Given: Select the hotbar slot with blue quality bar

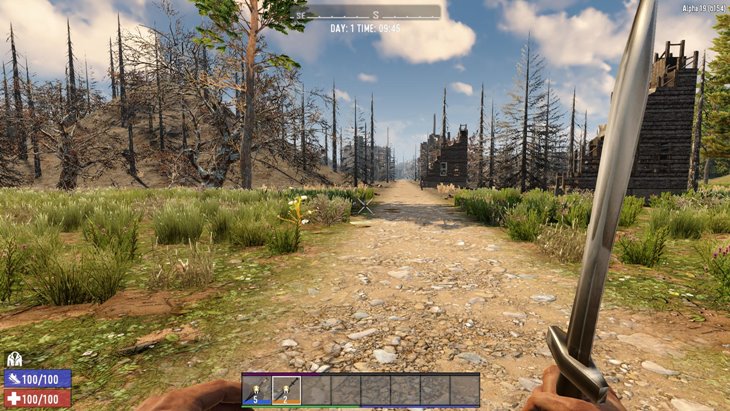Looking at the screenshot, I should click(x=256, y=390).
